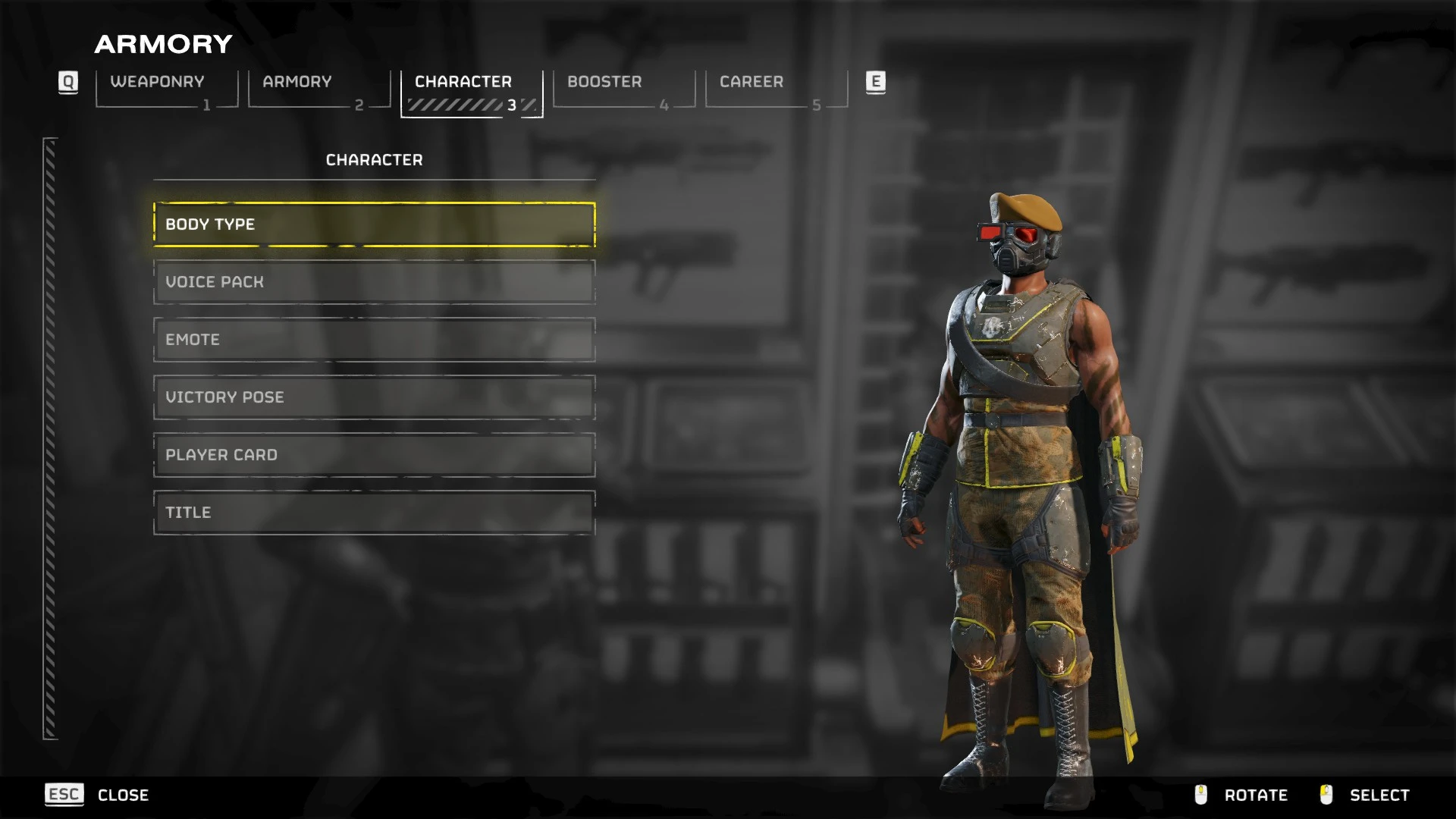
Task: Choose the Player Card entry
Action: pyautogui.click(x=374, y=455)
